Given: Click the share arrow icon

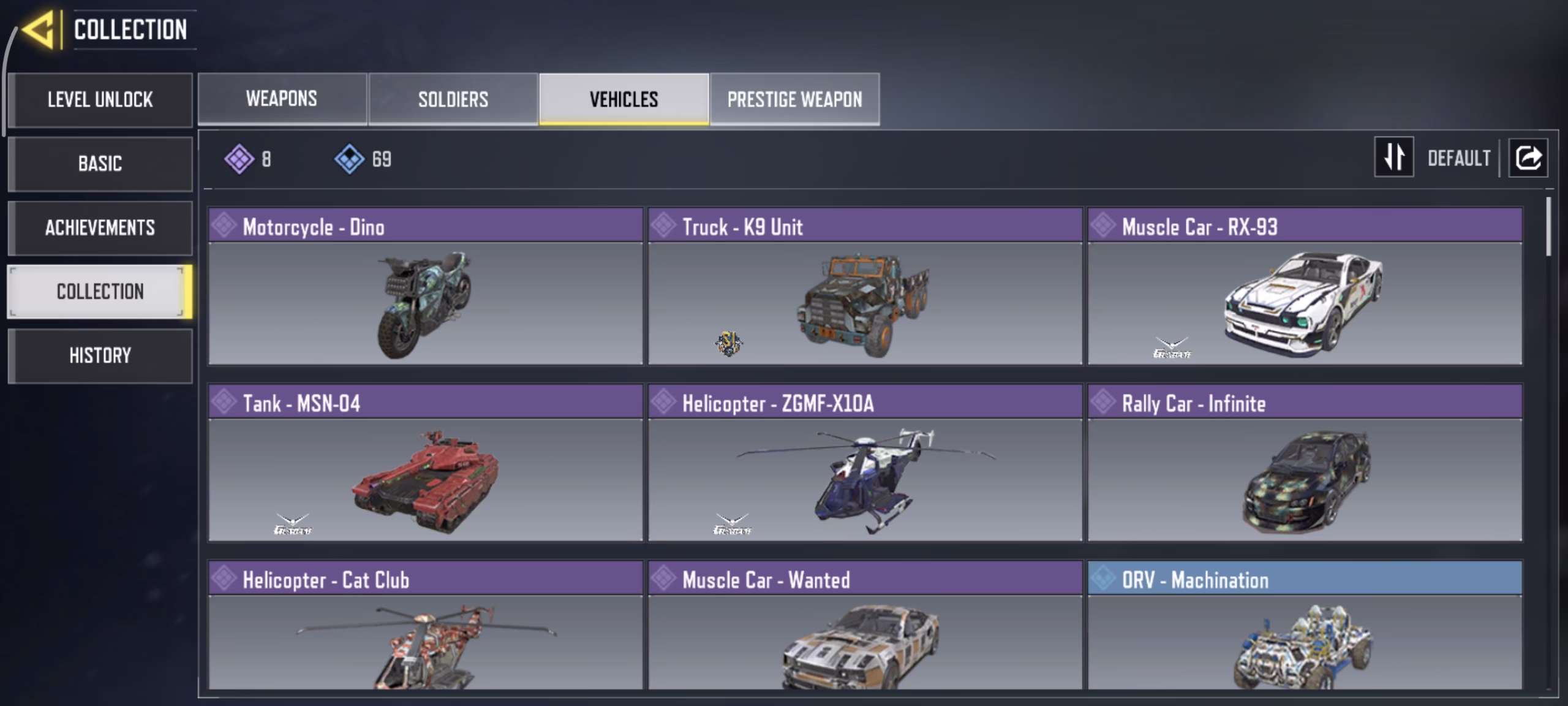Looking at the screenshot, I should pyautogui.click(x=1528, y=158).
